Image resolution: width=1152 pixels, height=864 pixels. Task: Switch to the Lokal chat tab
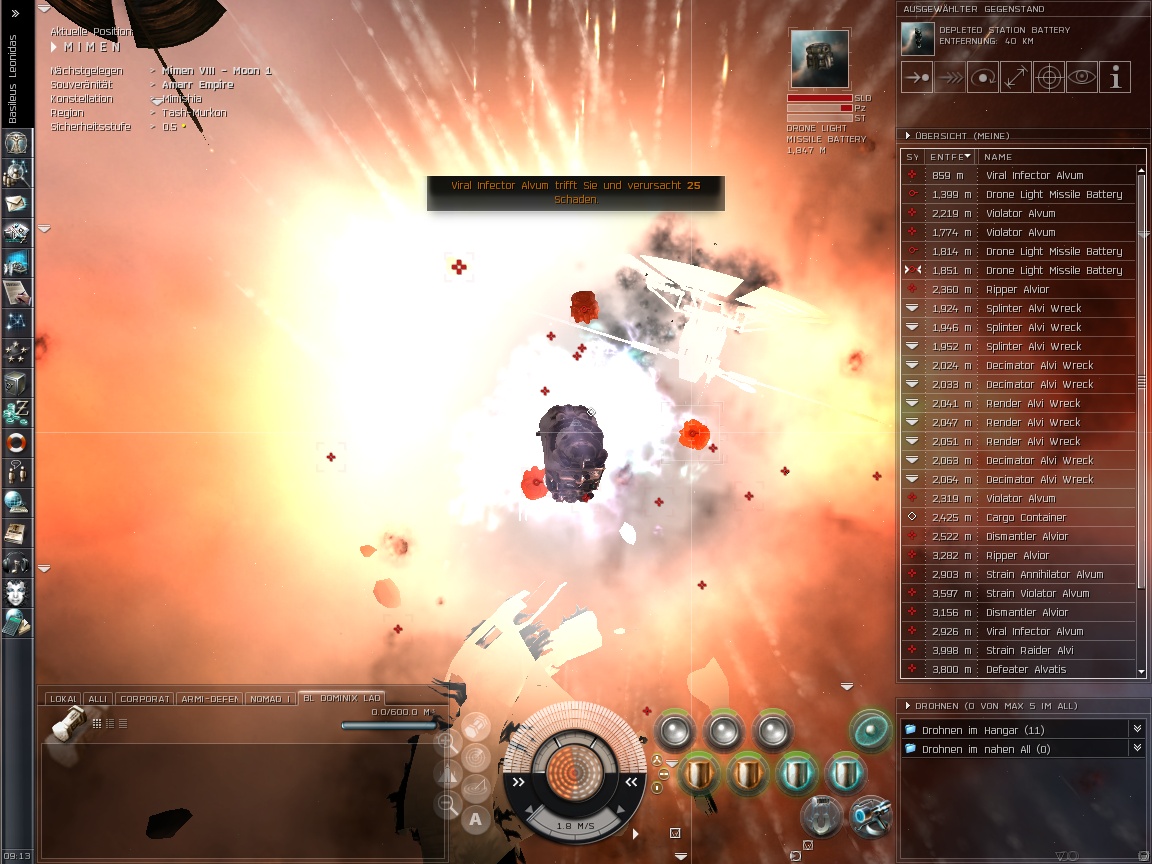click(64, 699)
